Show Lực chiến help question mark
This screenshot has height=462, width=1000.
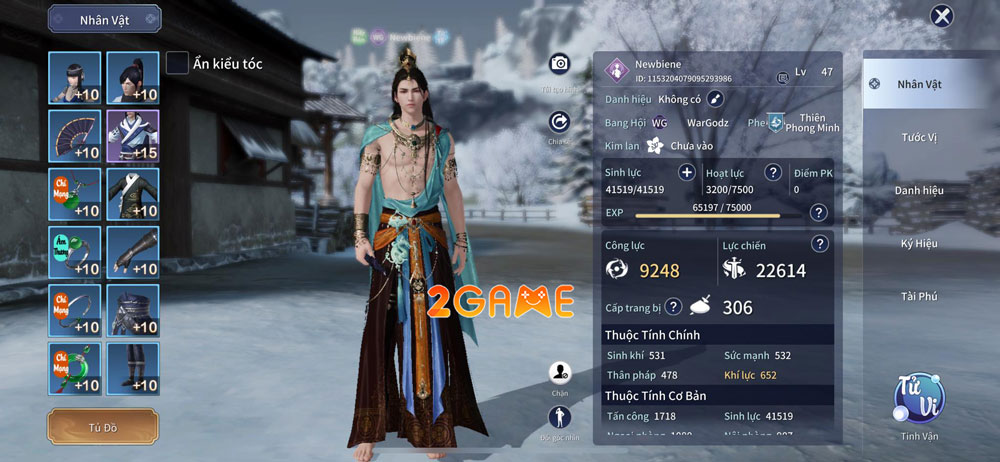[820, 243]
